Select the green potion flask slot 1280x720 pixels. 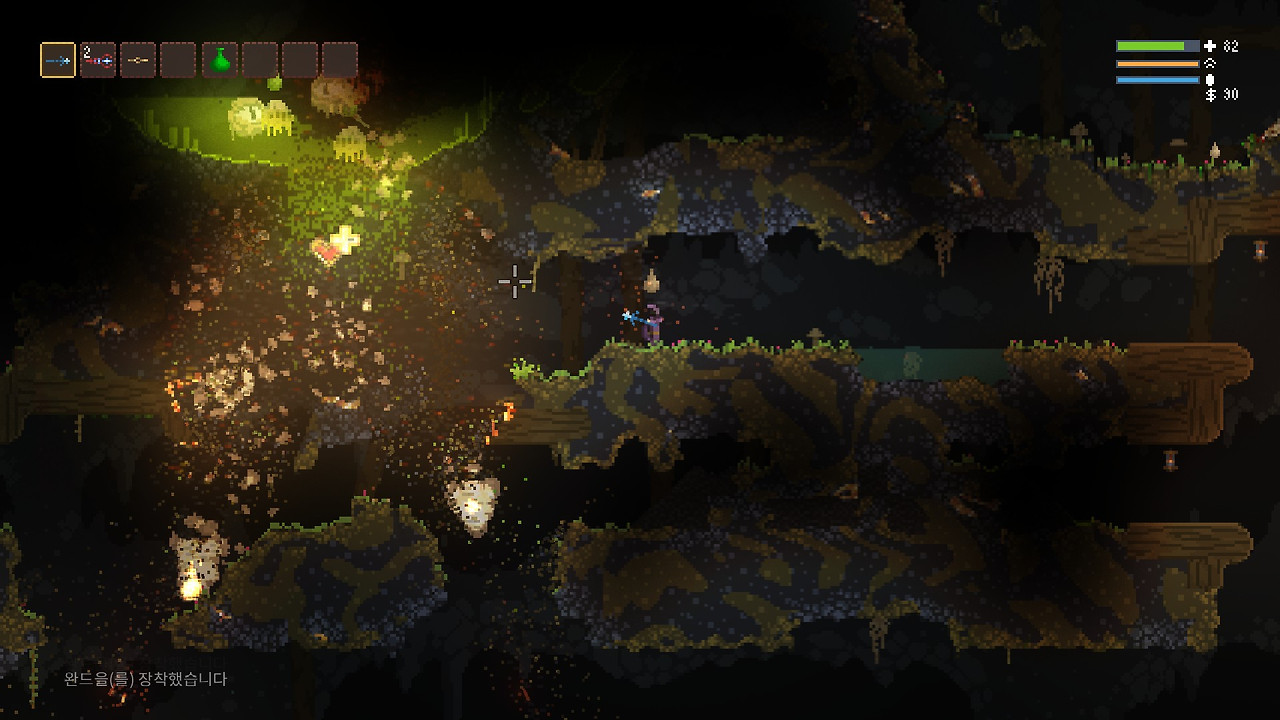[x=220, y=60]
